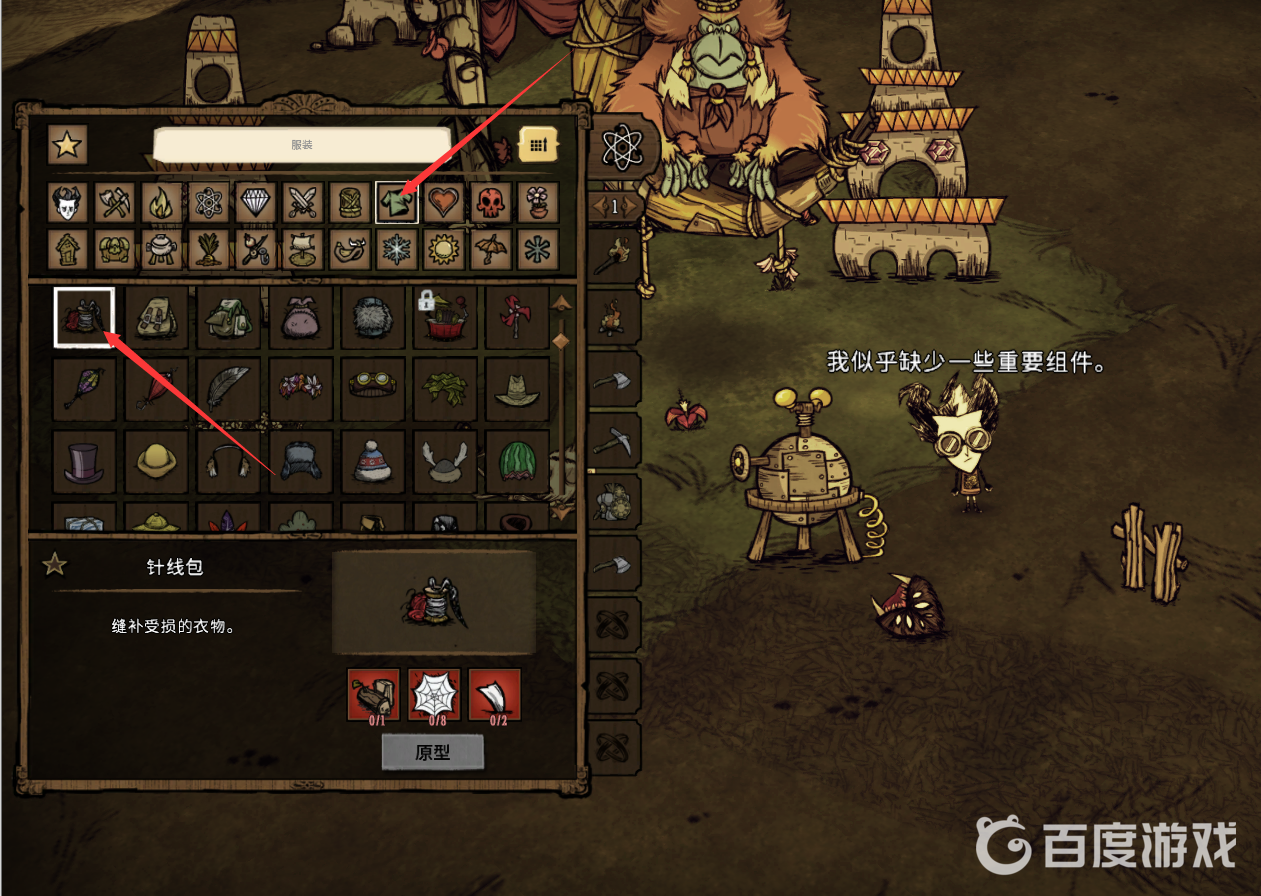This screenshot has width=1261, height=896.
Task: Choose the rabbit earmuffs recipe
Action: point(228,462)
